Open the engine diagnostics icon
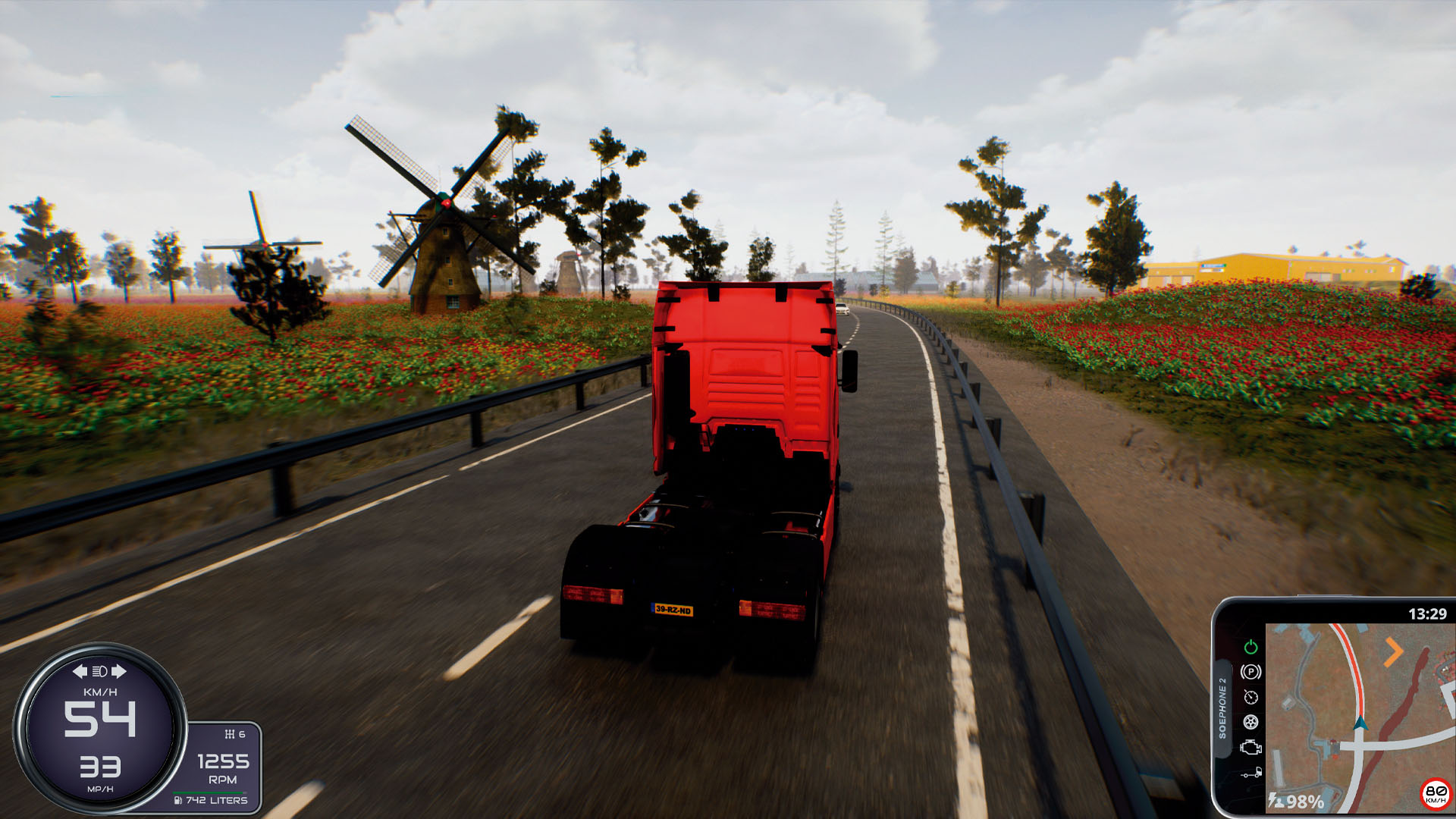 [x=1251, y=747]
